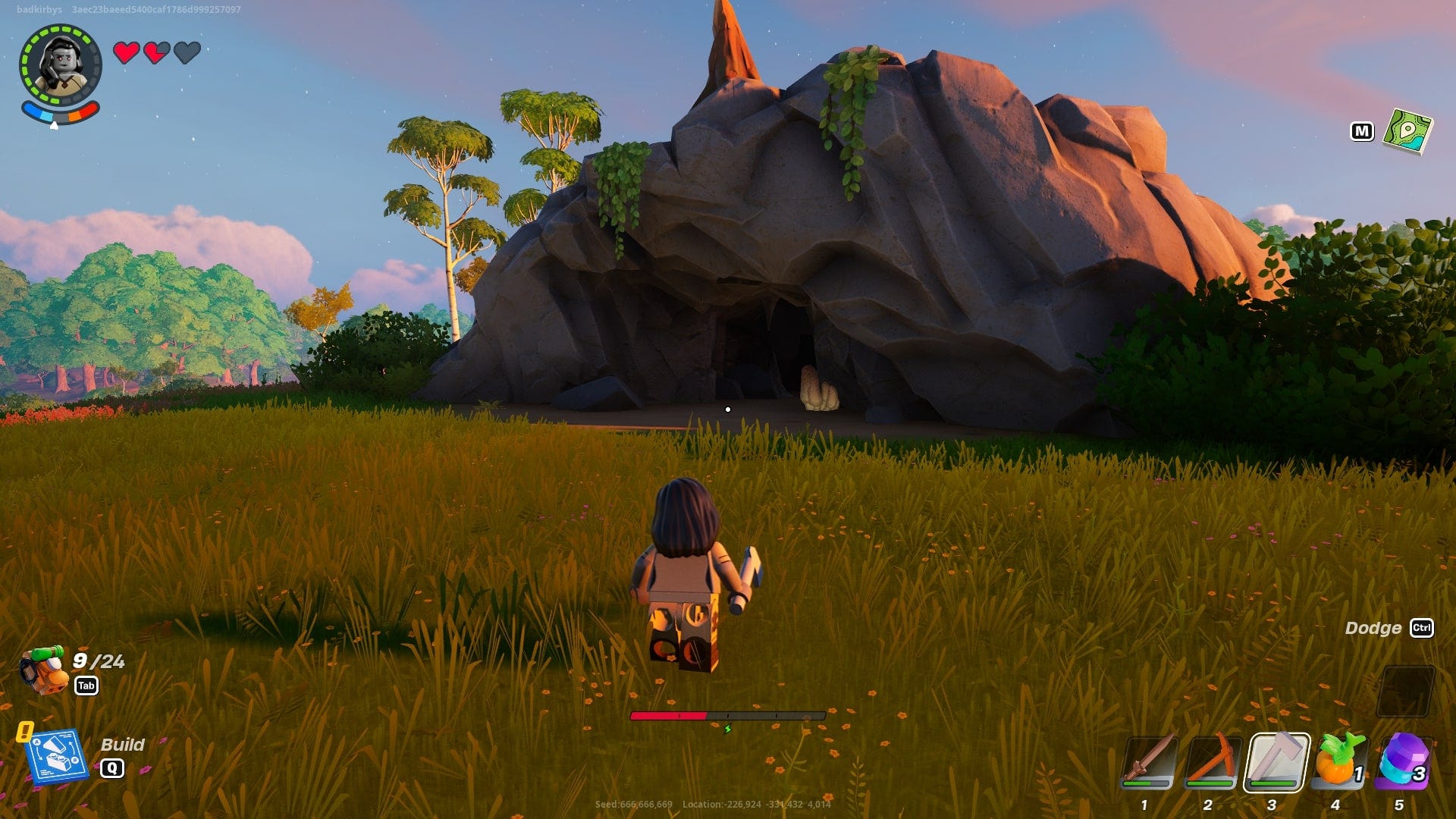Click the M keybind badge beside the minimap
Screen dimensions: 1456x819
tap(1363, 130)
